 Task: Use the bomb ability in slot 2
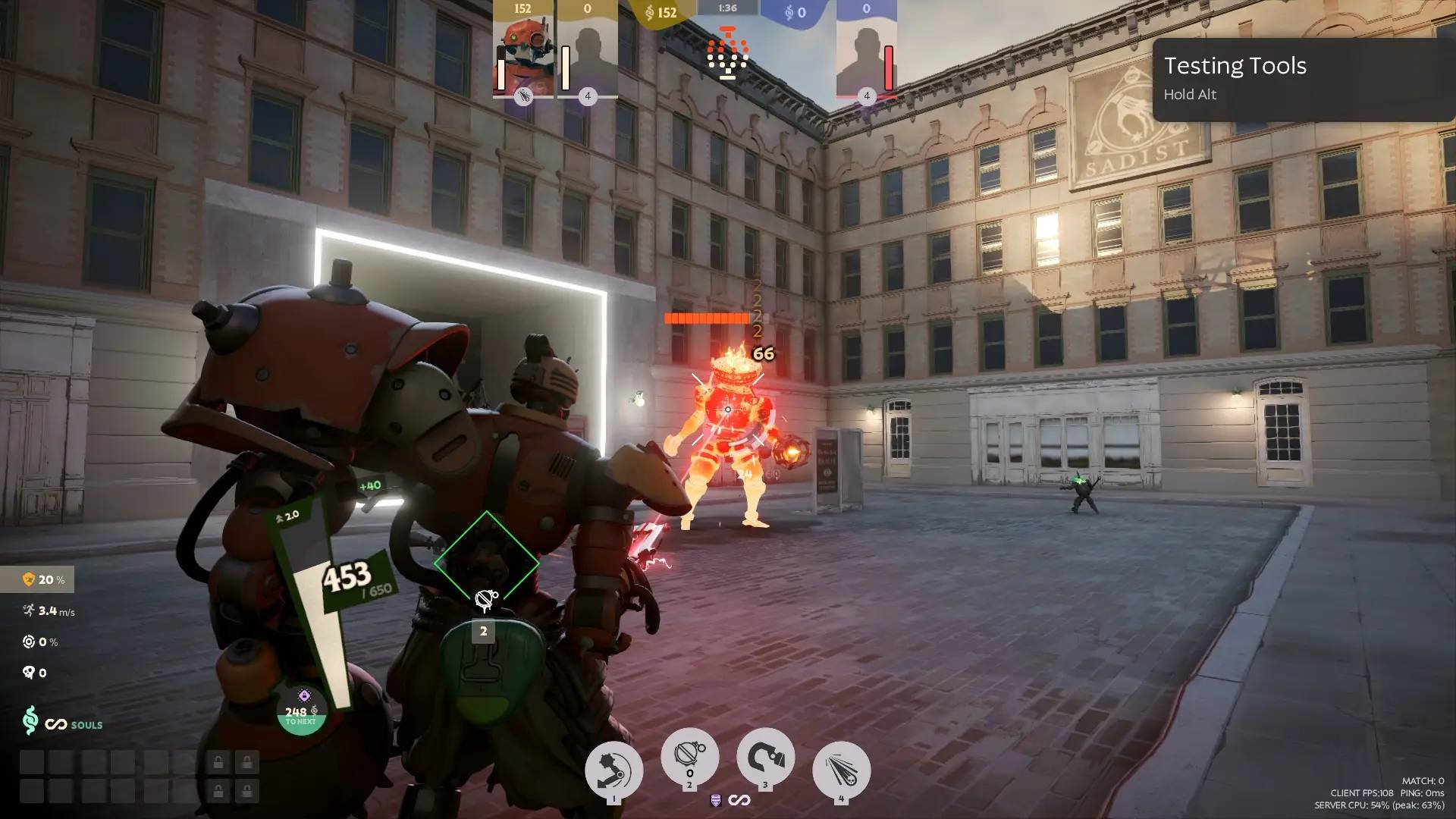pos(689,757)
